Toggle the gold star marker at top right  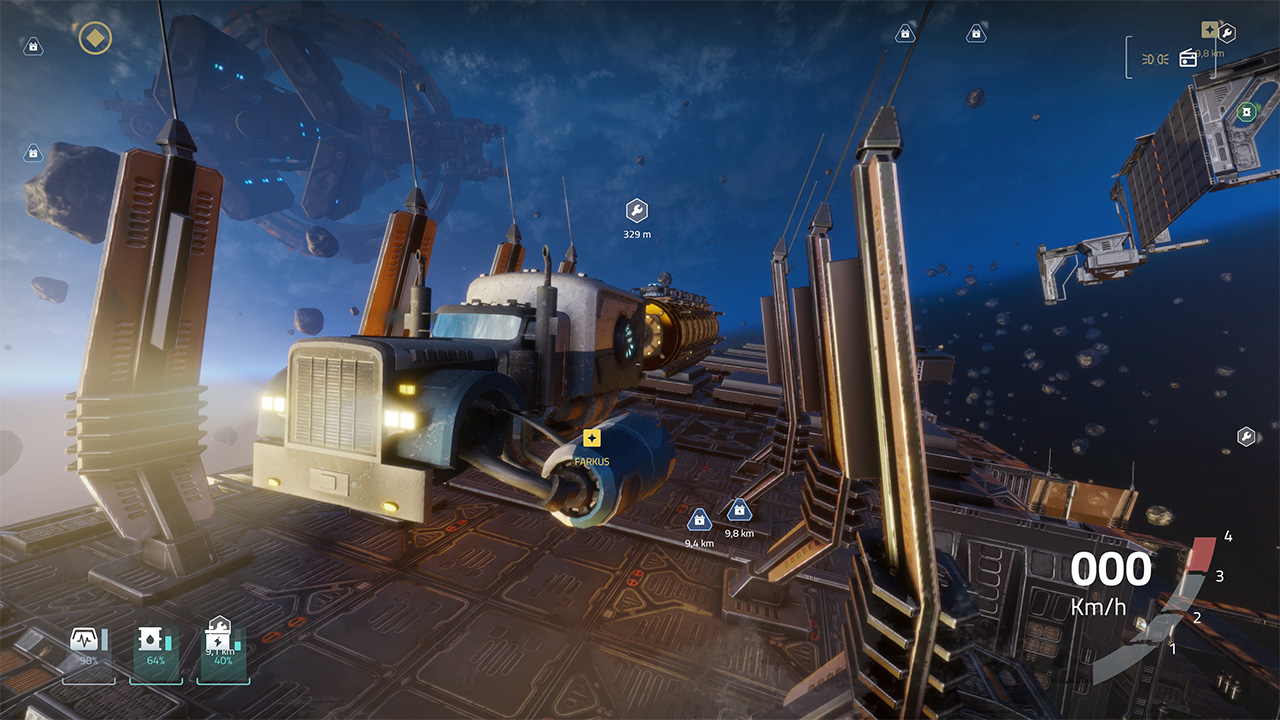click(x=1211, y=28)
